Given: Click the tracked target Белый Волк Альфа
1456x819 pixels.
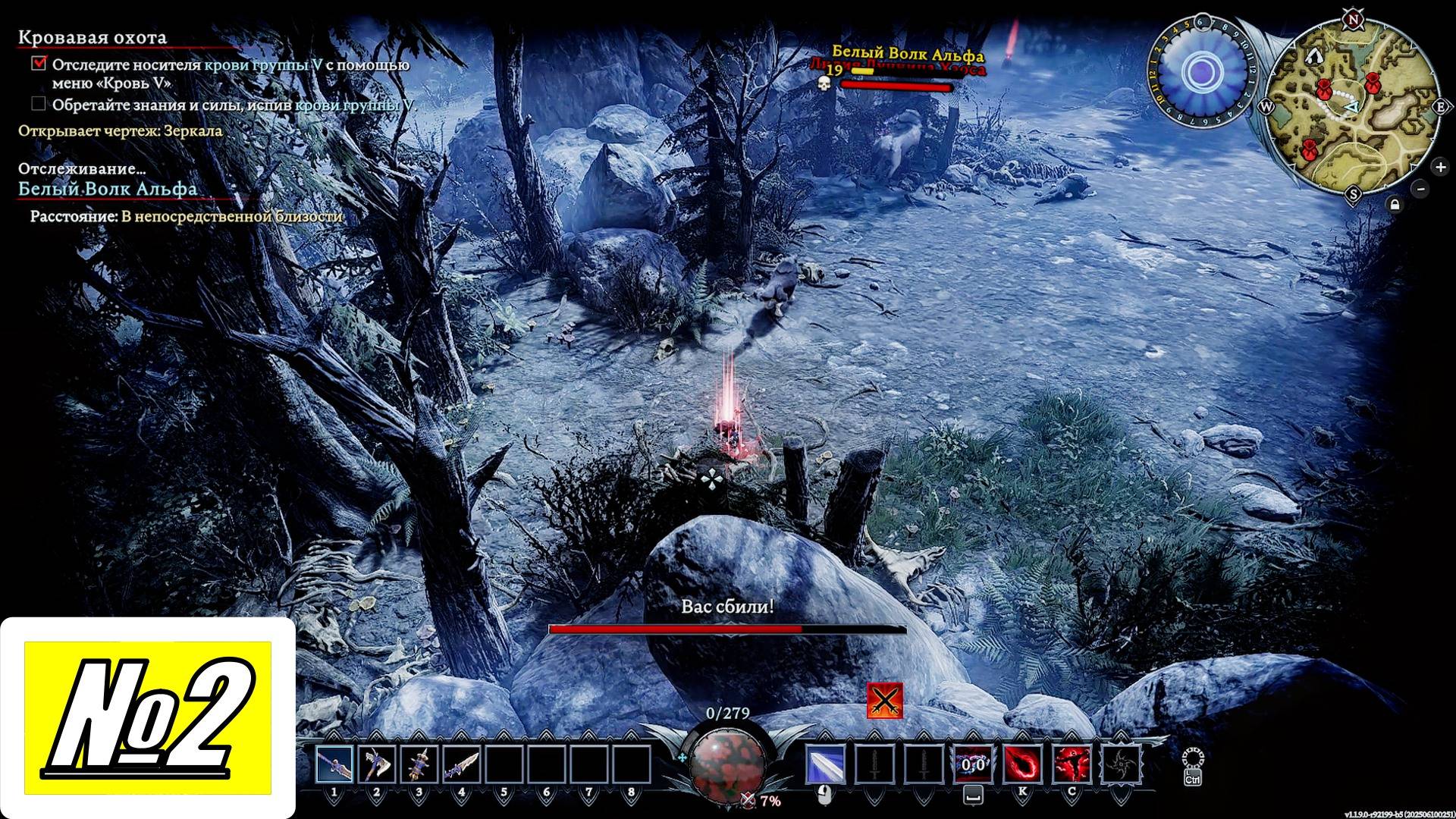Looking at the screenshot, I should coord(108,188).
